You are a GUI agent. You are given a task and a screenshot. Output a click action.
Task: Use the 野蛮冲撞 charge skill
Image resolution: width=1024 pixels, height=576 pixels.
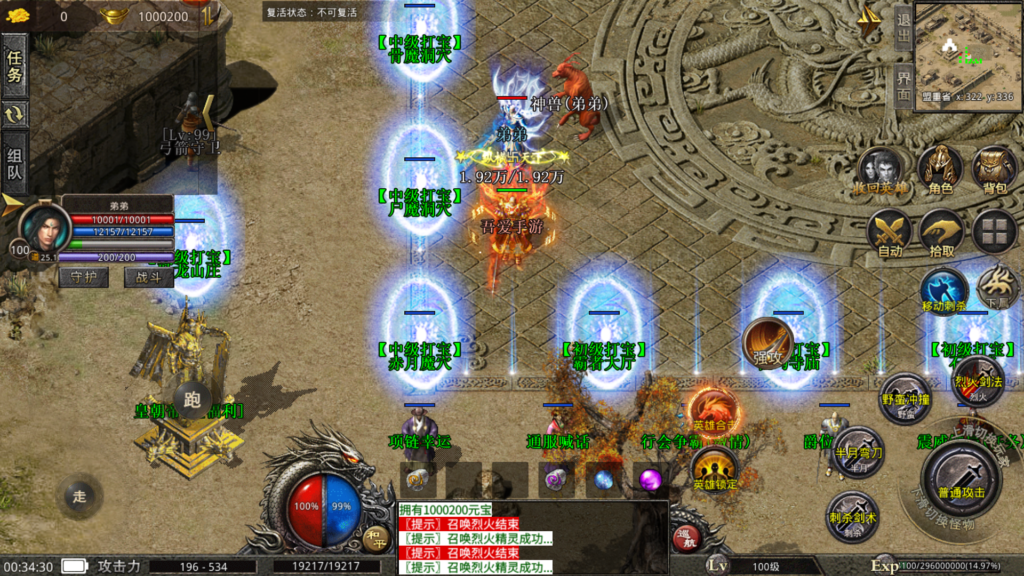(905, 395)
